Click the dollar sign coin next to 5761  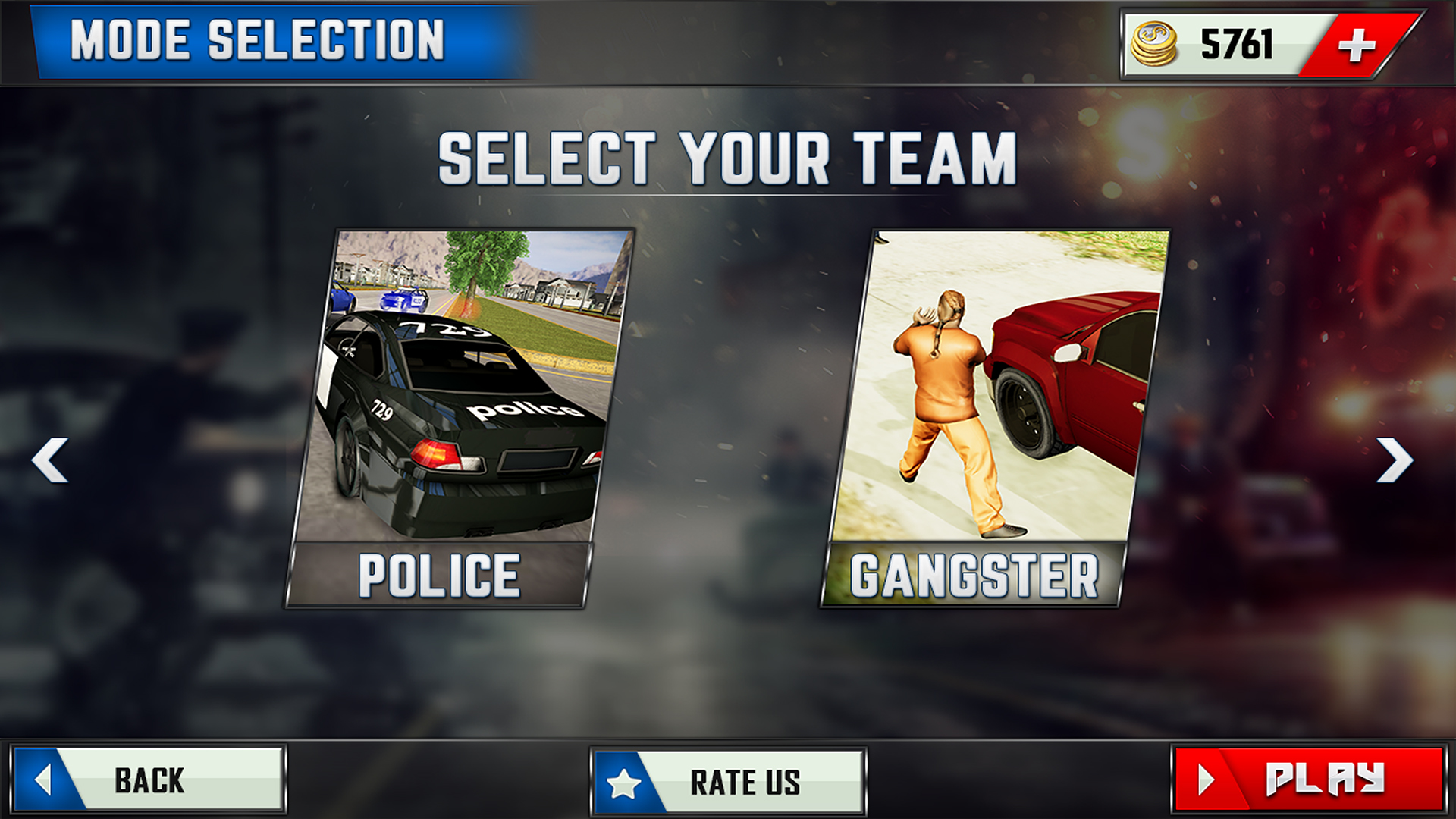click(1156, 44)
